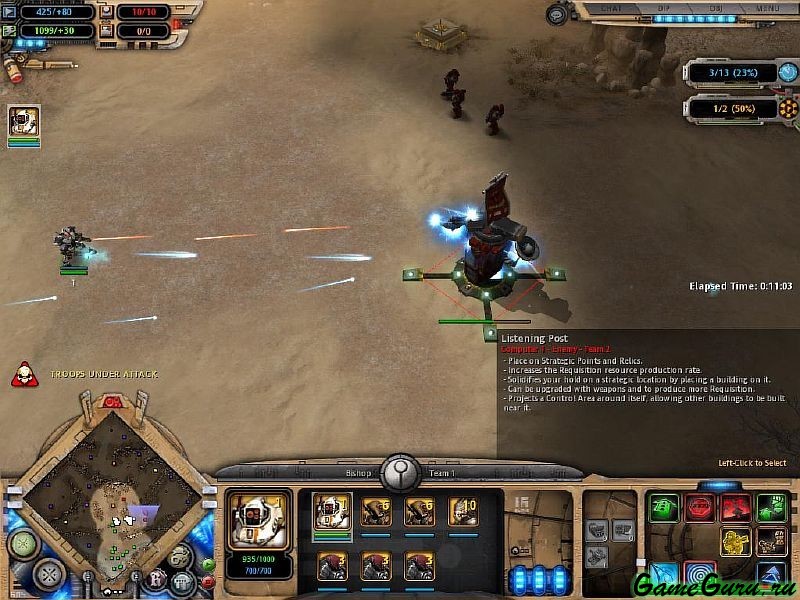Click the blue concentric rings ability icon
Screen dimensions: 800x600
[700, 576]
